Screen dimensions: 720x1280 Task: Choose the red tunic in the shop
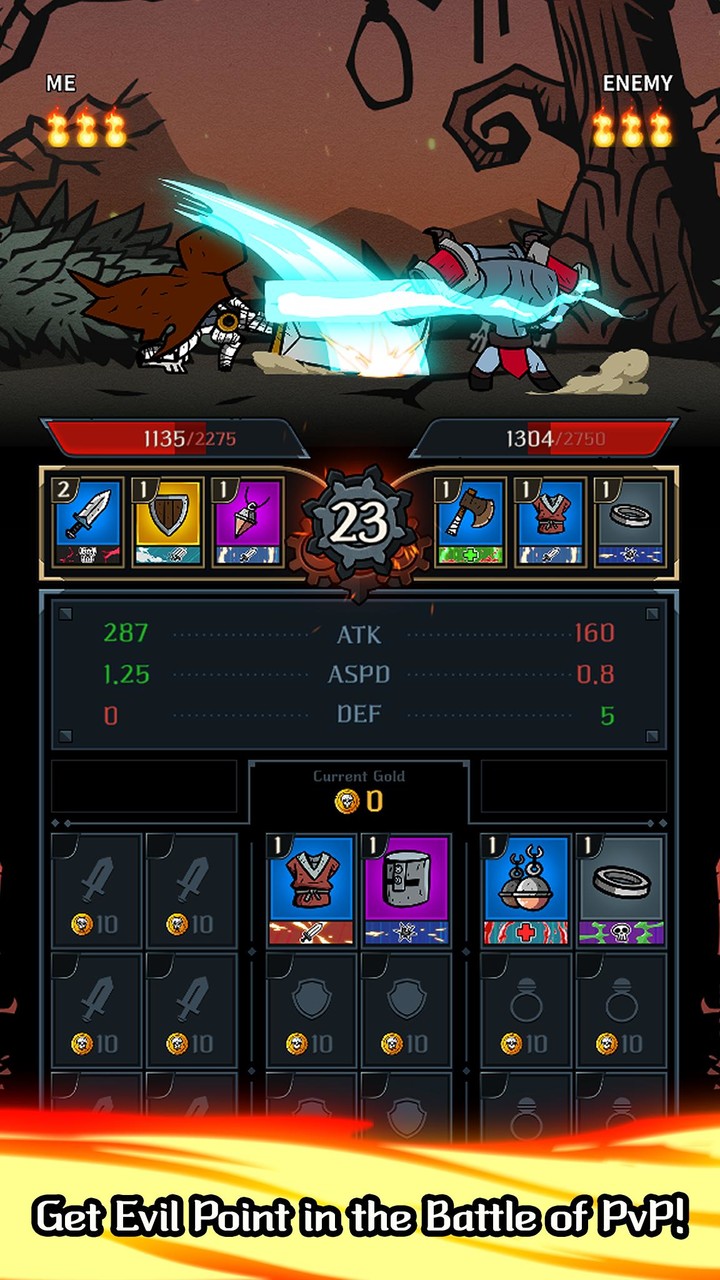tap(311, 890)
